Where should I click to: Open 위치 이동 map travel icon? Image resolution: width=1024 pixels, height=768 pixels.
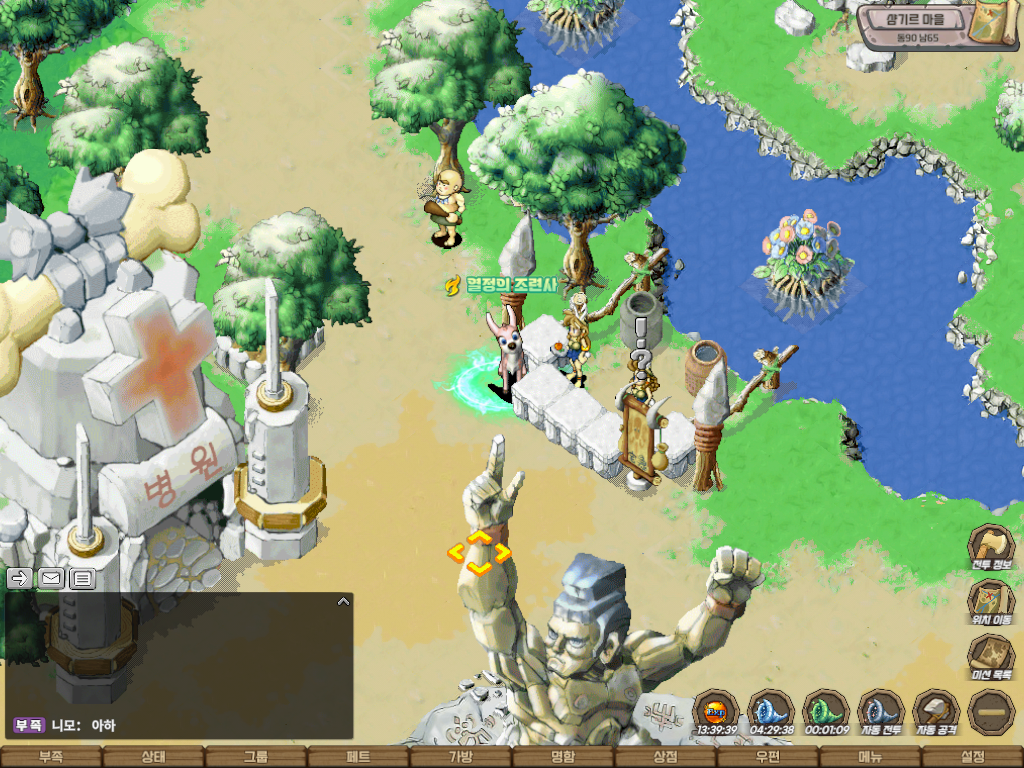[990, 598]
